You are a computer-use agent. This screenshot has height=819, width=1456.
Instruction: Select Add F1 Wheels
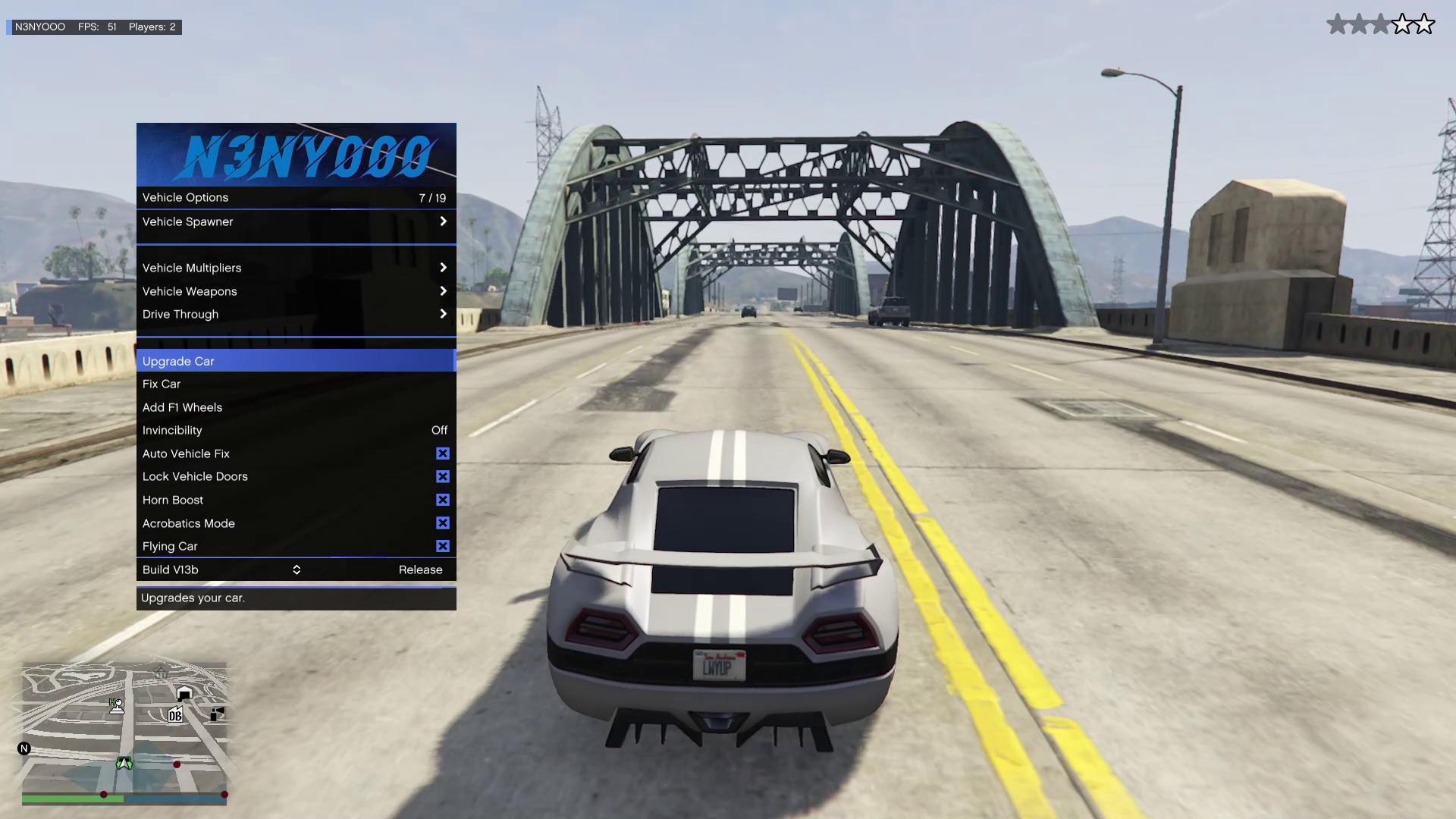[296, 407]
